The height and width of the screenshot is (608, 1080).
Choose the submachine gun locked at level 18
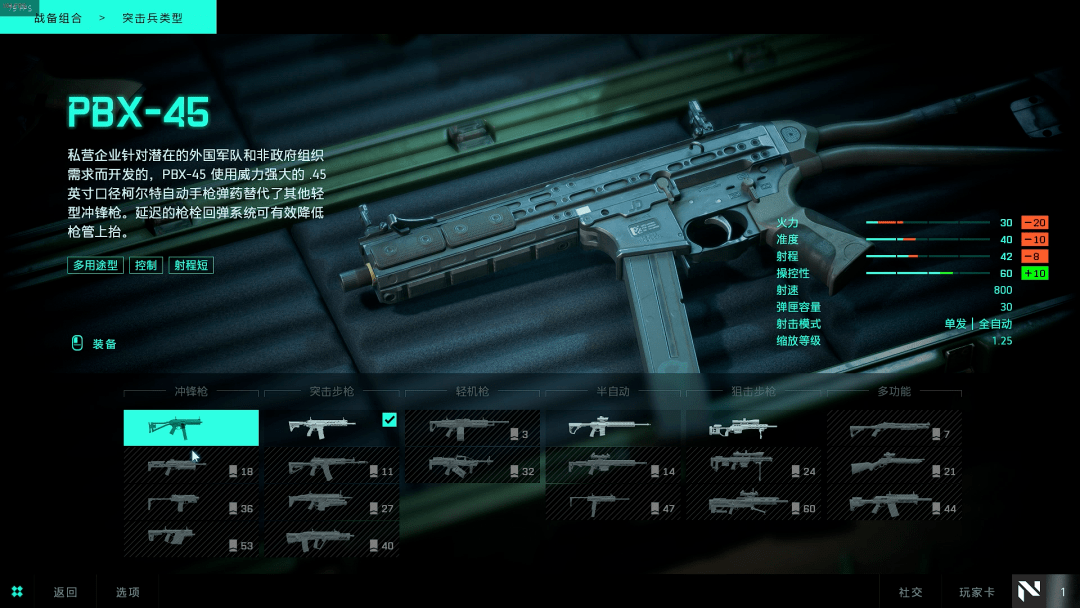pos(191,466)
